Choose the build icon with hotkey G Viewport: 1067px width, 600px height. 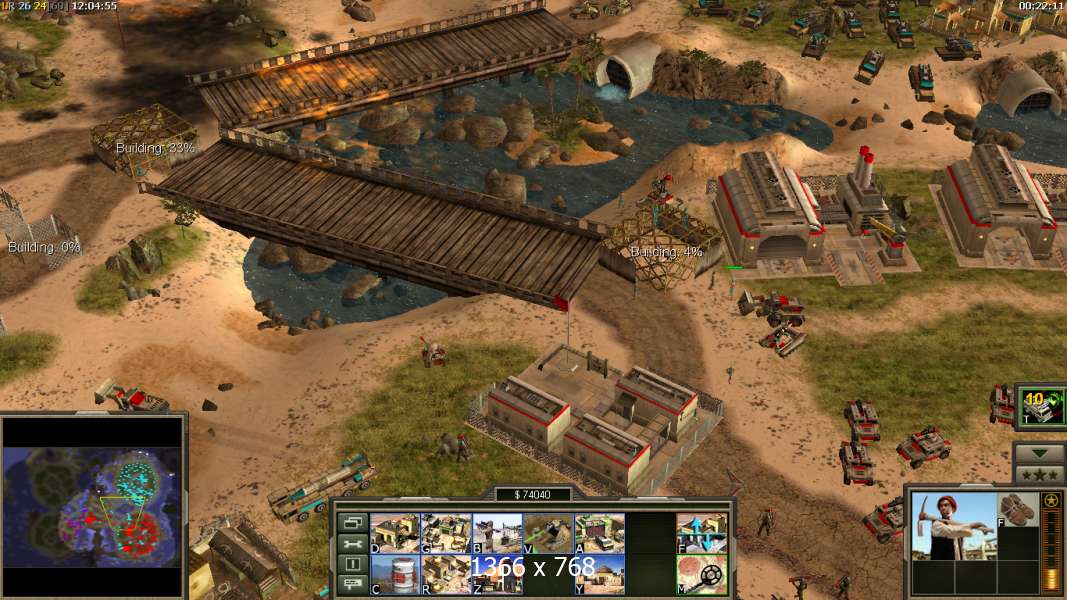446,534
